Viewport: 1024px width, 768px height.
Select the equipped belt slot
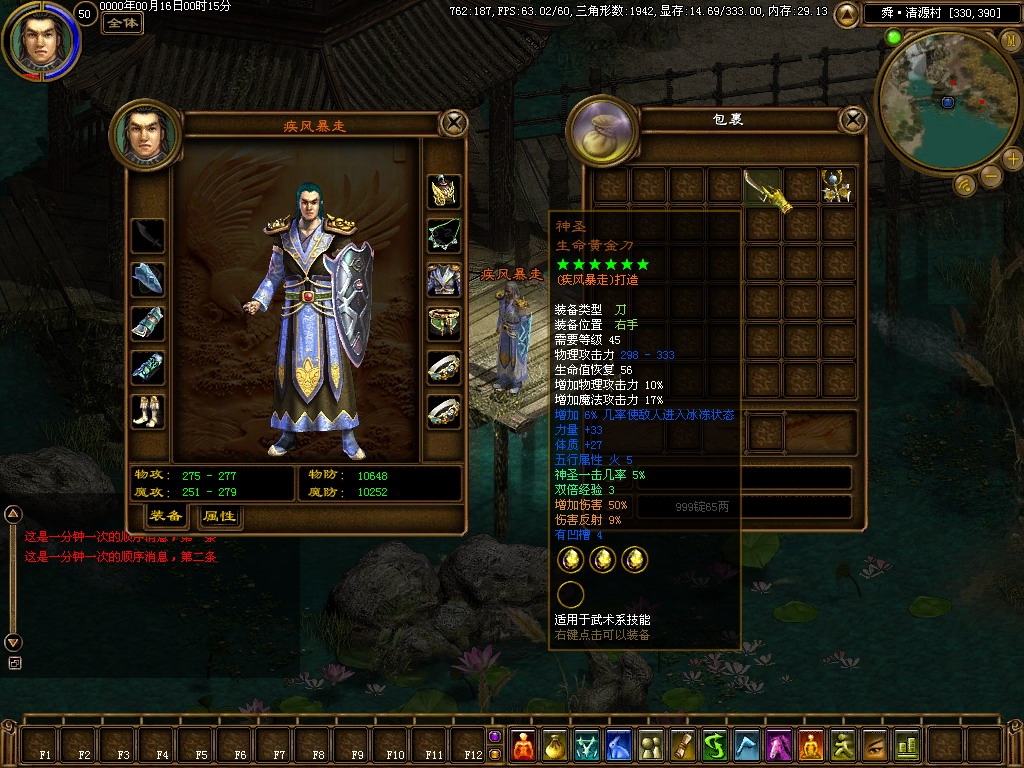443,322
